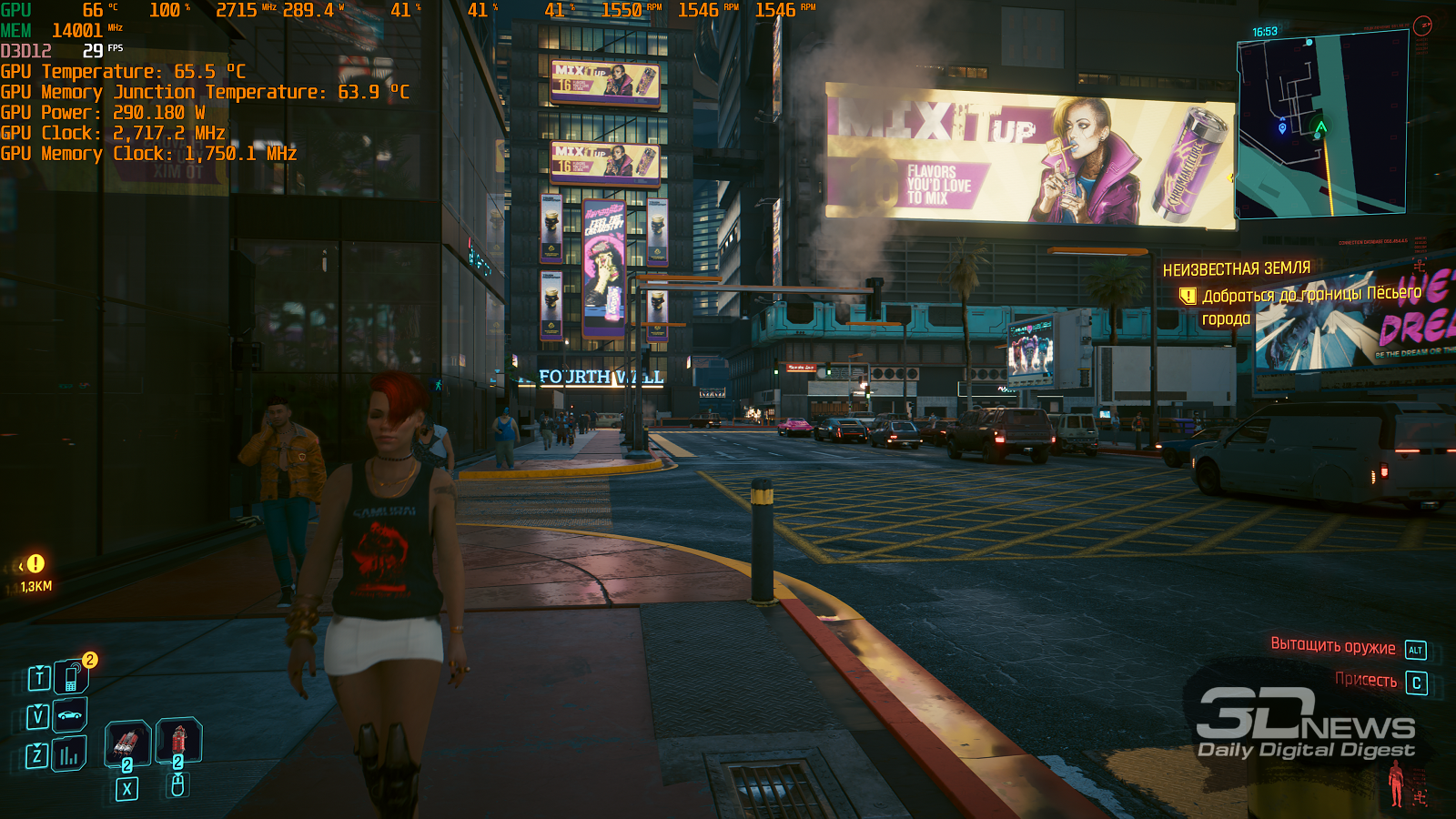Open the minimap in the corner
This screenshot has width=1456, height=819.
(x=1322, y=126)
